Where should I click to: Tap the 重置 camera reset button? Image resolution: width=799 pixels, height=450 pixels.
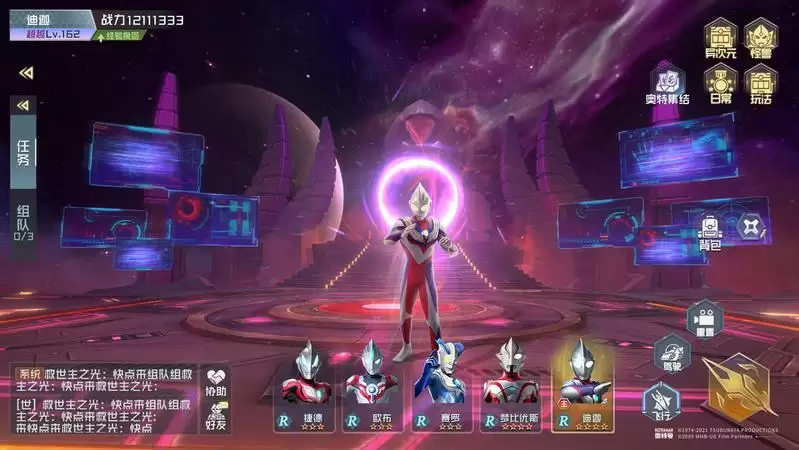pyautogui.click(x=703, y=320)
